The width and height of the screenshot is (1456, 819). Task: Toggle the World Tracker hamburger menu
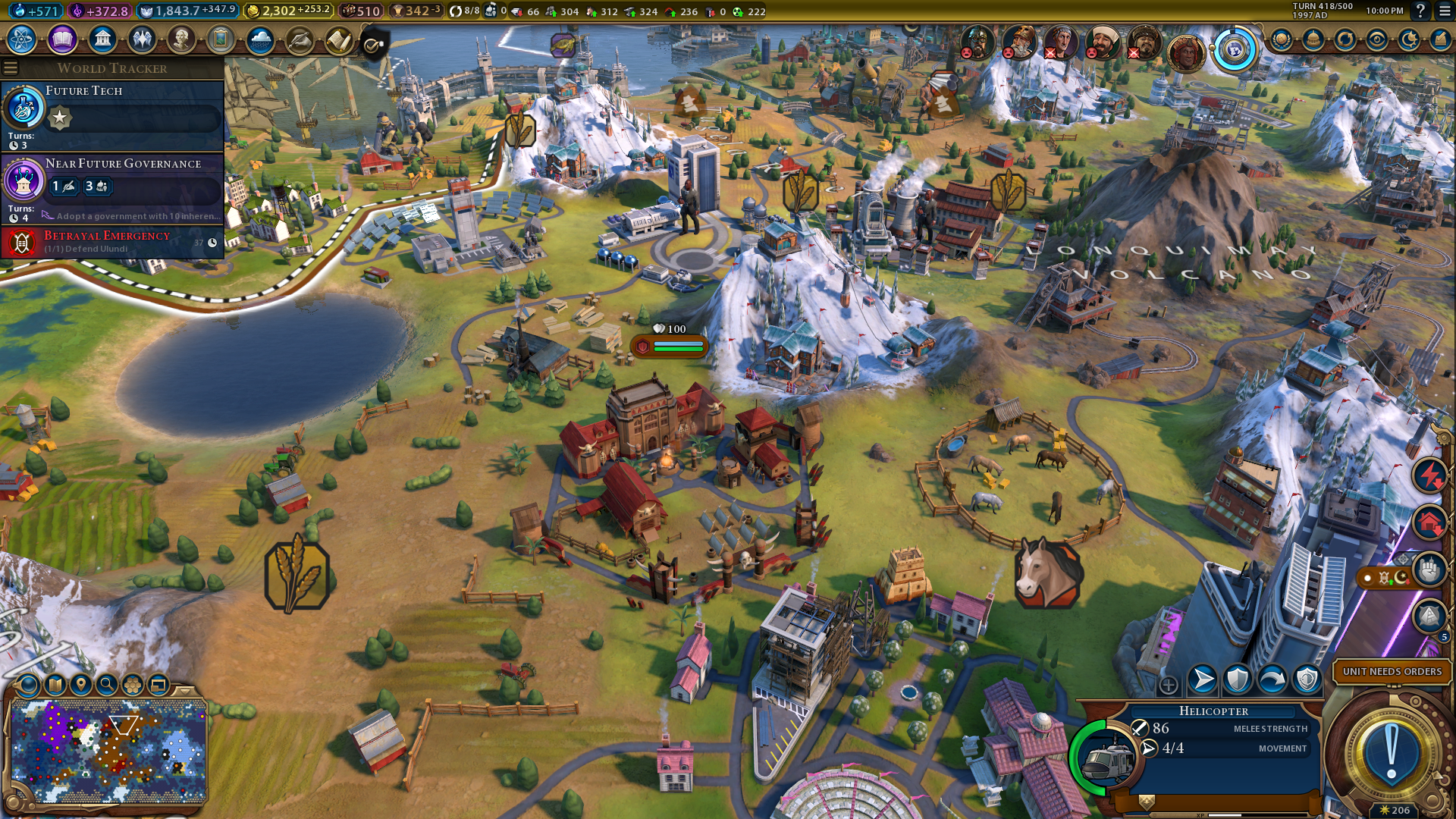click(x=11, y=68)
